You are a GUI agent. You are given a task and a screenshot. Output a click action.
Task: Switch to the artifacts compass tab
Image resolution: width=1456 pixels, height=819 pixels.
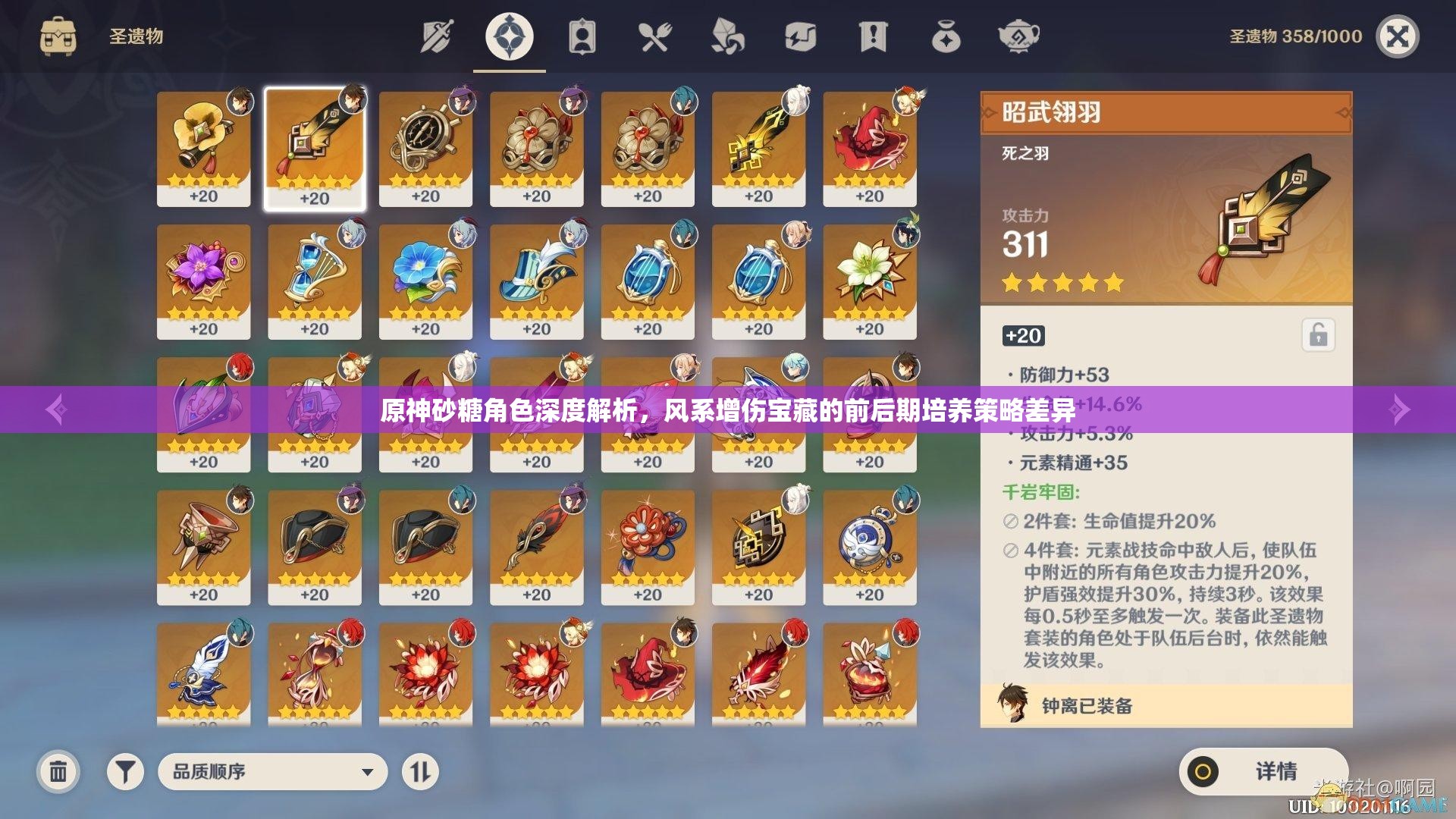coord(510,34)
